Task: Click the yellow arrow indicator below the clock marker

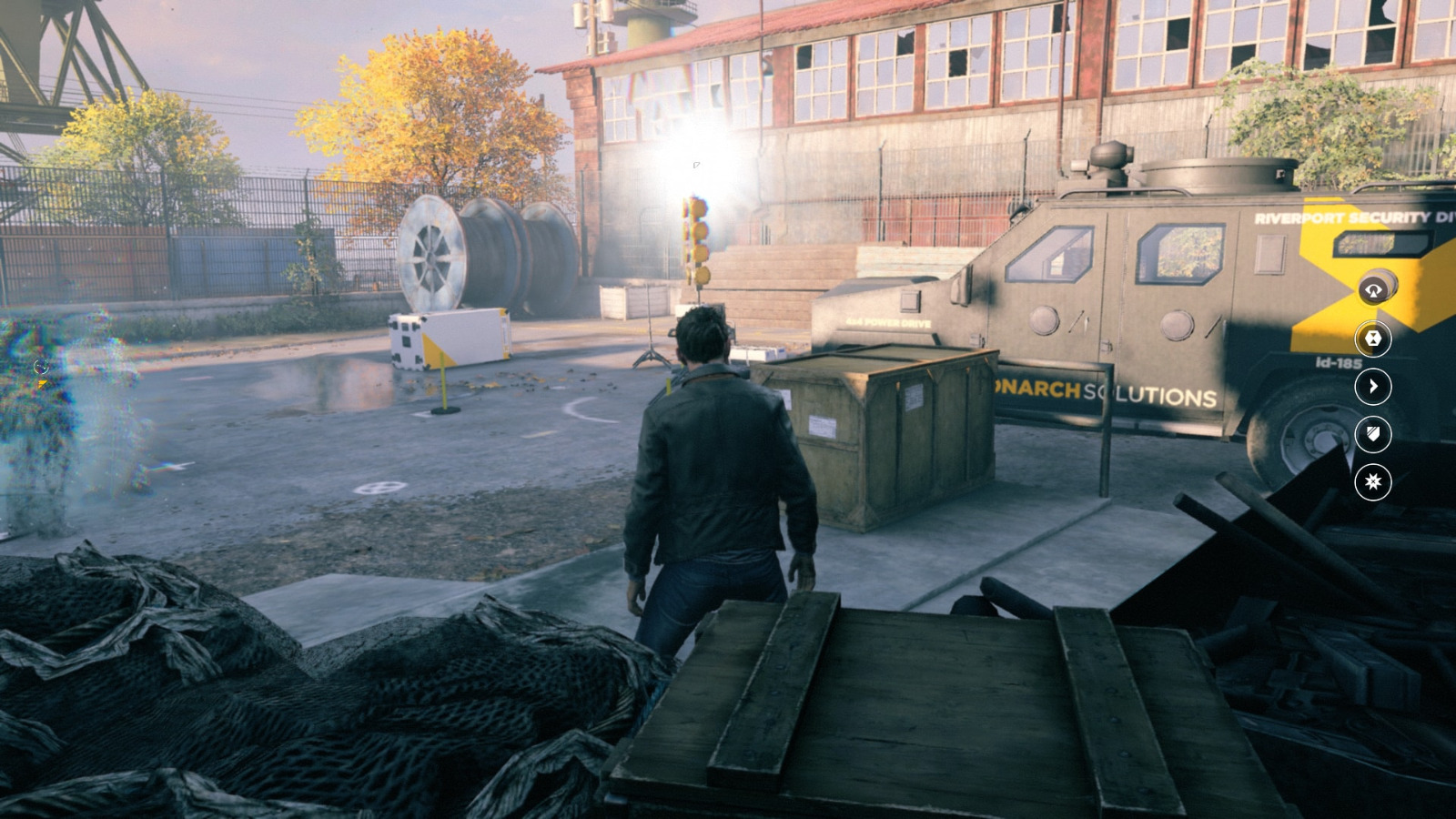Action: coord(40,383)
